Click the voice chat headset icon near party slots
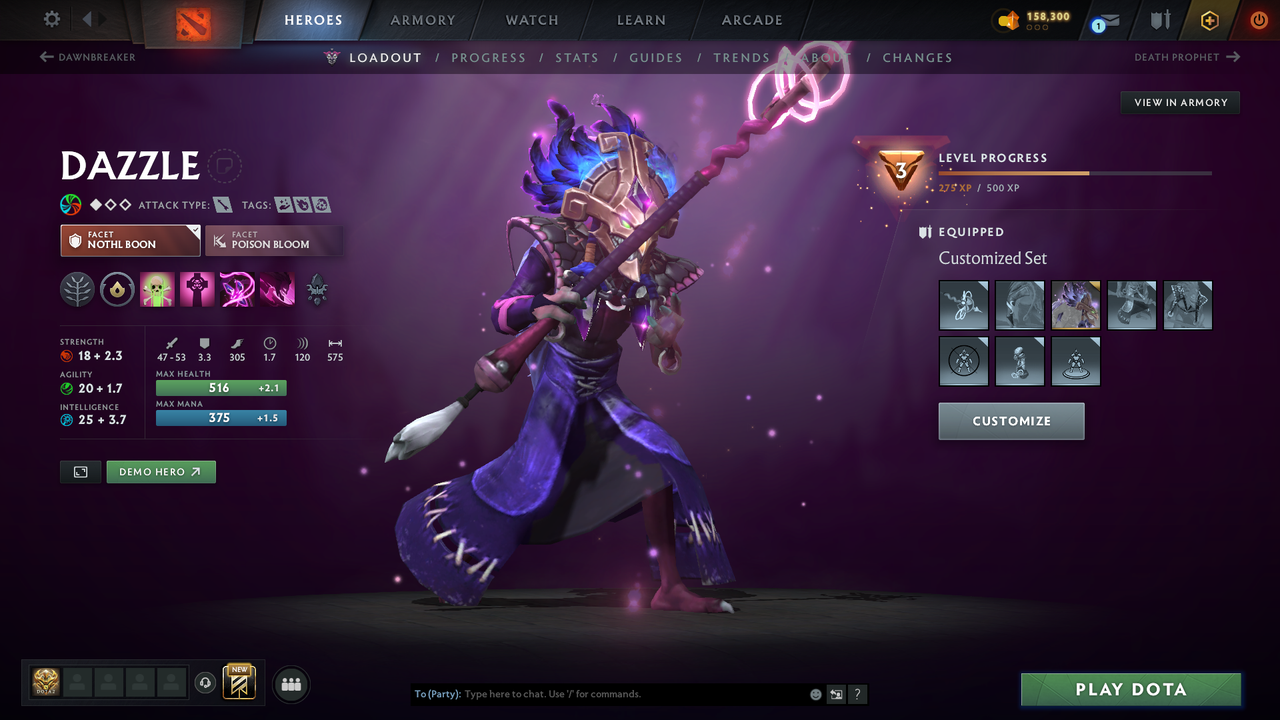Screen dimensions: 1280x720 click(207, 682)
